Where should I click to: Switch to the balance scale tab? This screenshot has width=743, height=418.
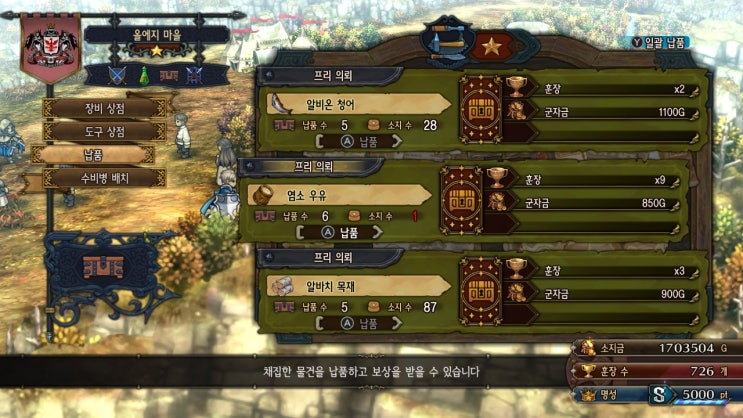[x=445, y=43]
